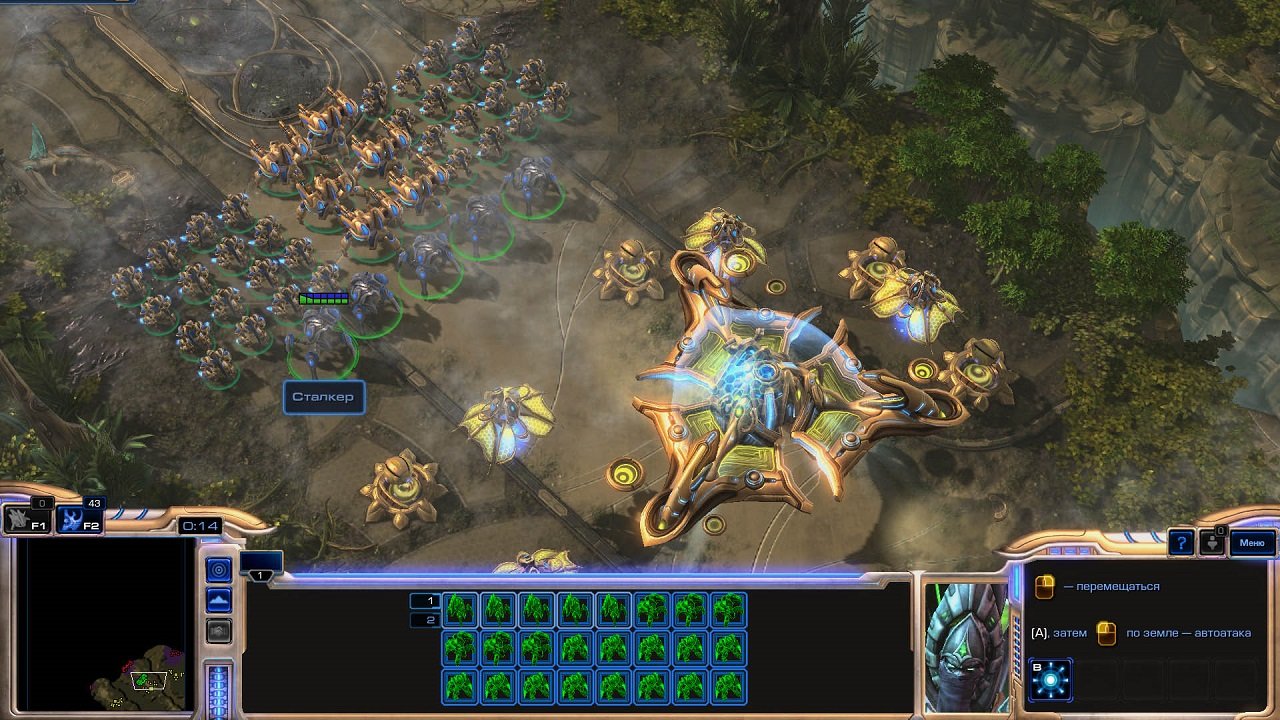Image resolution: width=1280 pixels, height=720 pixels.
Task: Click the game timer showing 0:14
Action: point(199,525)
